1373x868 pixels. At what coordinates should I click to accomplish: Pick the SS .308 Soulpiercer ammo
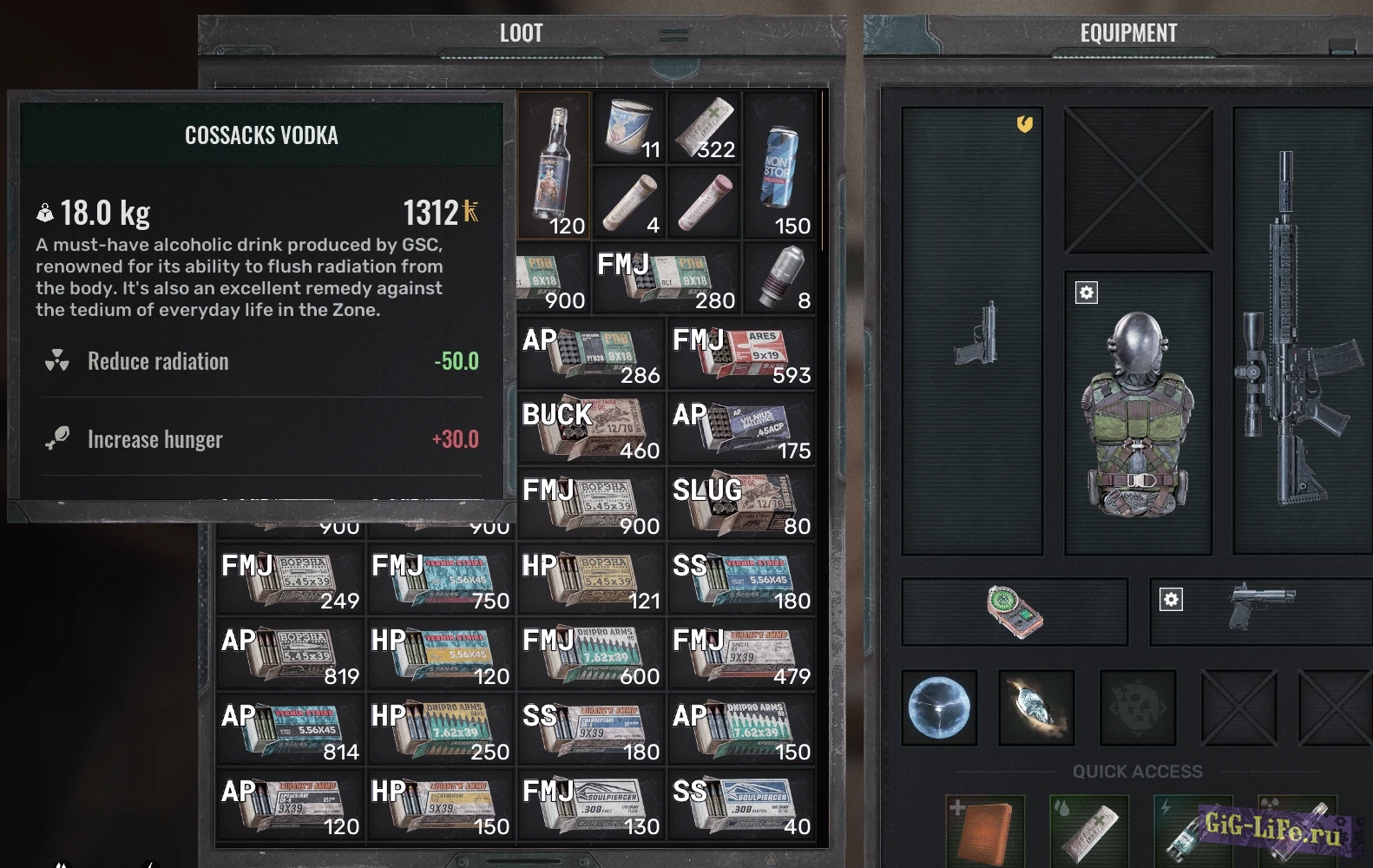click(x=741, y=805)
